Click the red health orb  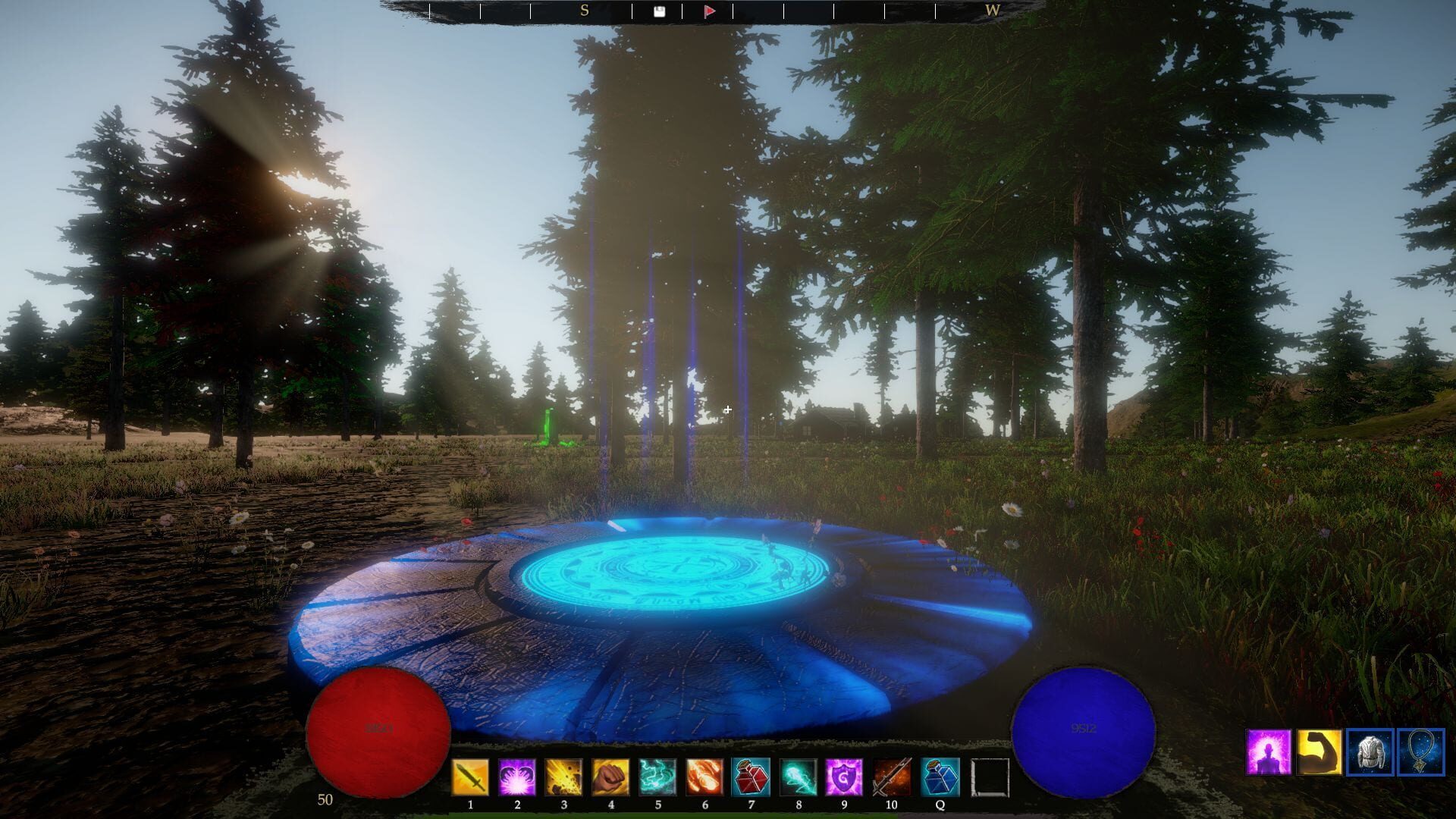[379, 728]
